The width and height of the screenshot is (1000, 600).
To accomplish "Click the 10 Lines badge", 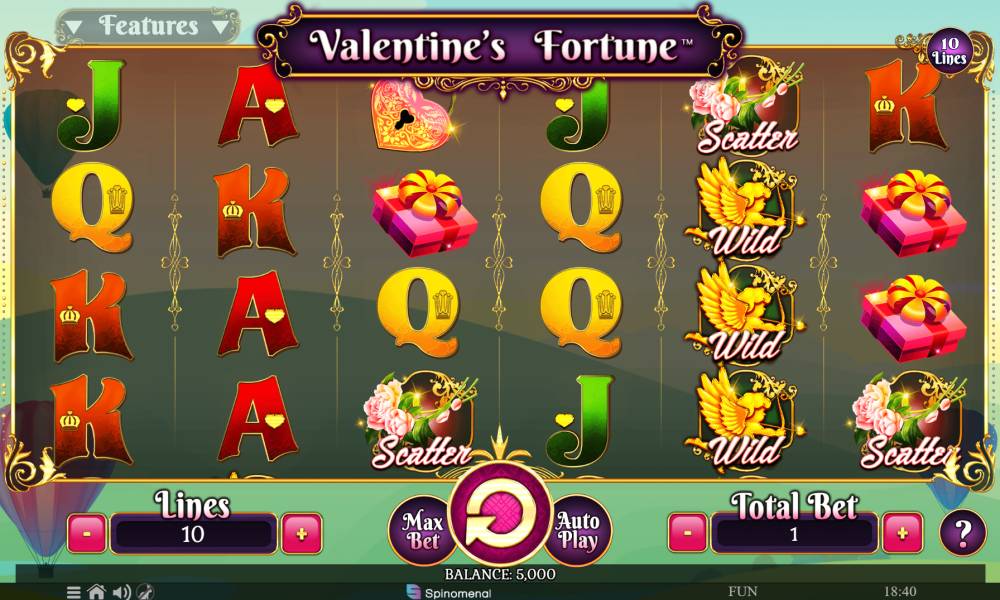I will point(950,50).
